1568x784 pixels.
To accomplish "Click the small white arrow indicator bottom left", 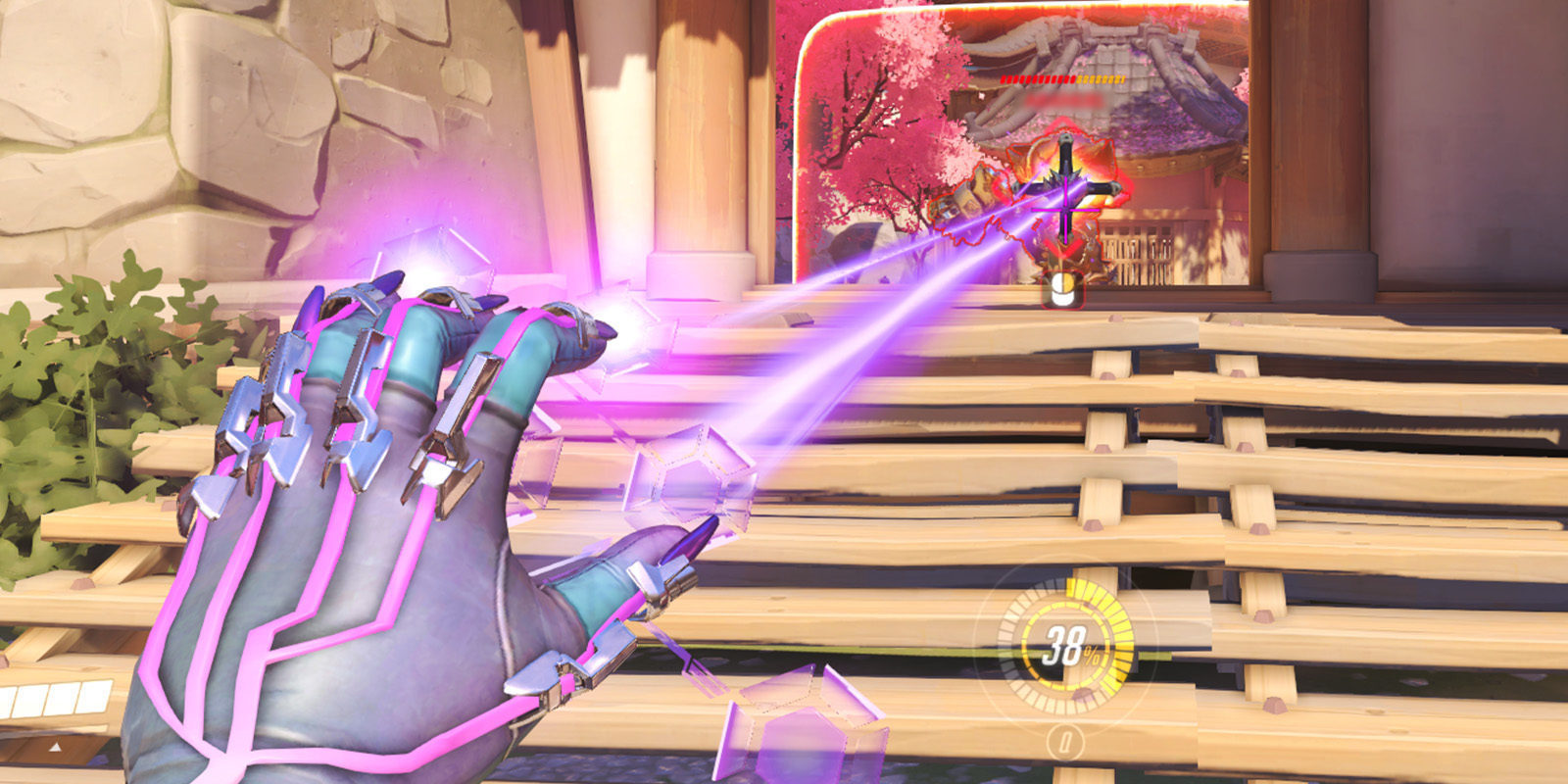I will 55,748.
